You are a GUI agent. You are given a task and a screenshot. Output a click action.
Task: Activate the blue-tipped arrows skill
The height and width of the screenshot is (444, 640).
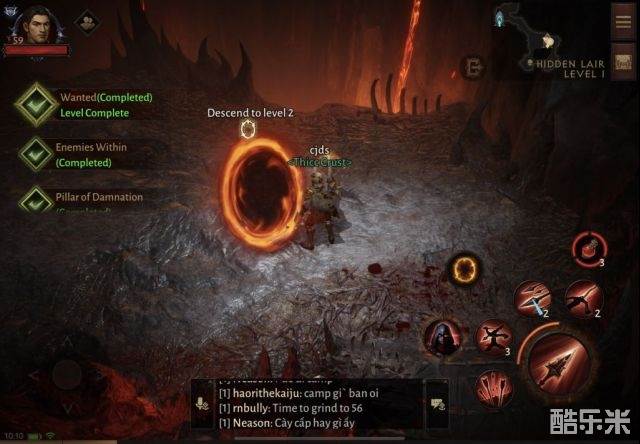[531, 298]
